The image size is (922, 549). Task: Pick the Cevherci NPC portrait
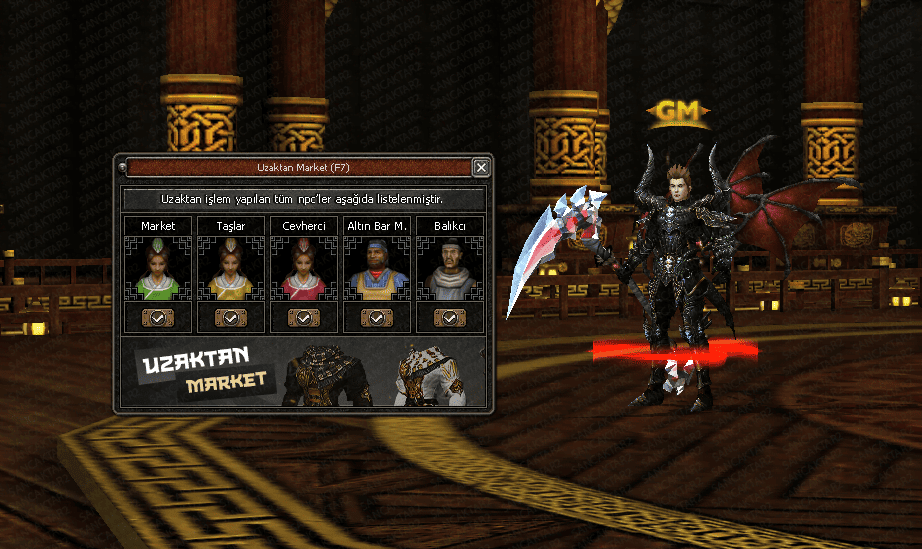tap(304, 270)
